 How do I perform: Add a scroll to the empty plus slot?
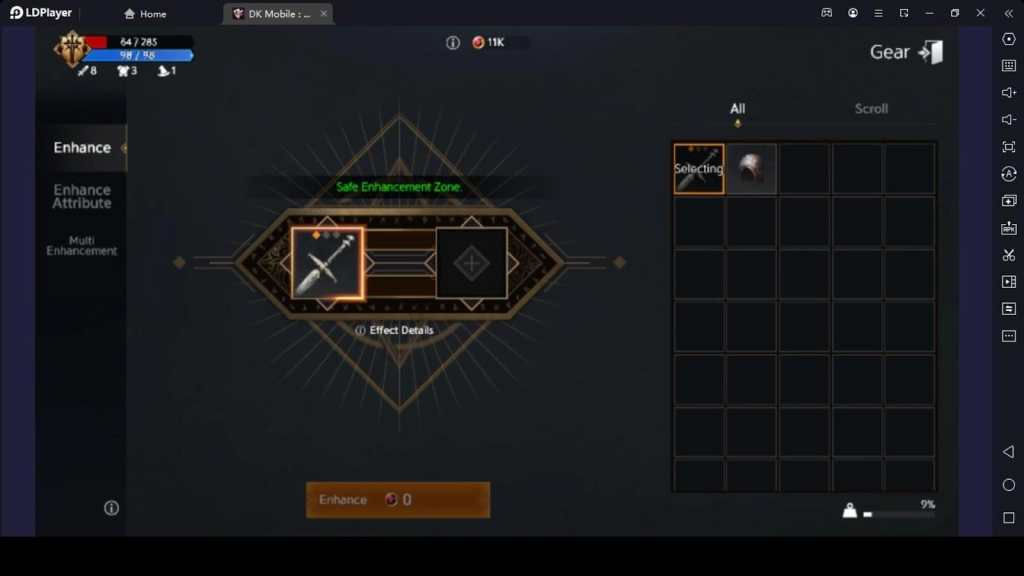point(471,264)
